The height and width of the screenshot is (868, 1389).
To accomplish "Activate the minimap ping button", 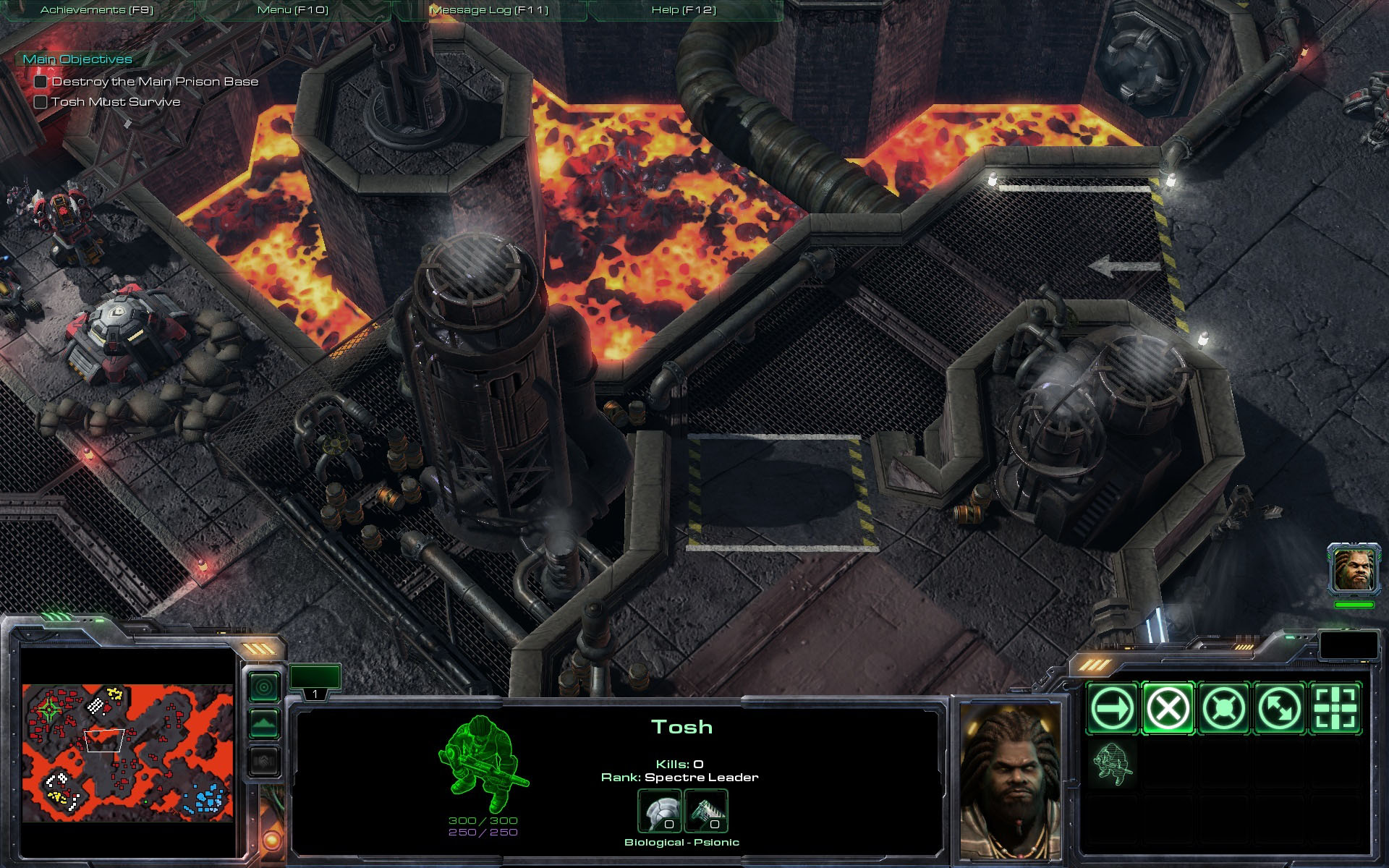I will tap(264, 686).
